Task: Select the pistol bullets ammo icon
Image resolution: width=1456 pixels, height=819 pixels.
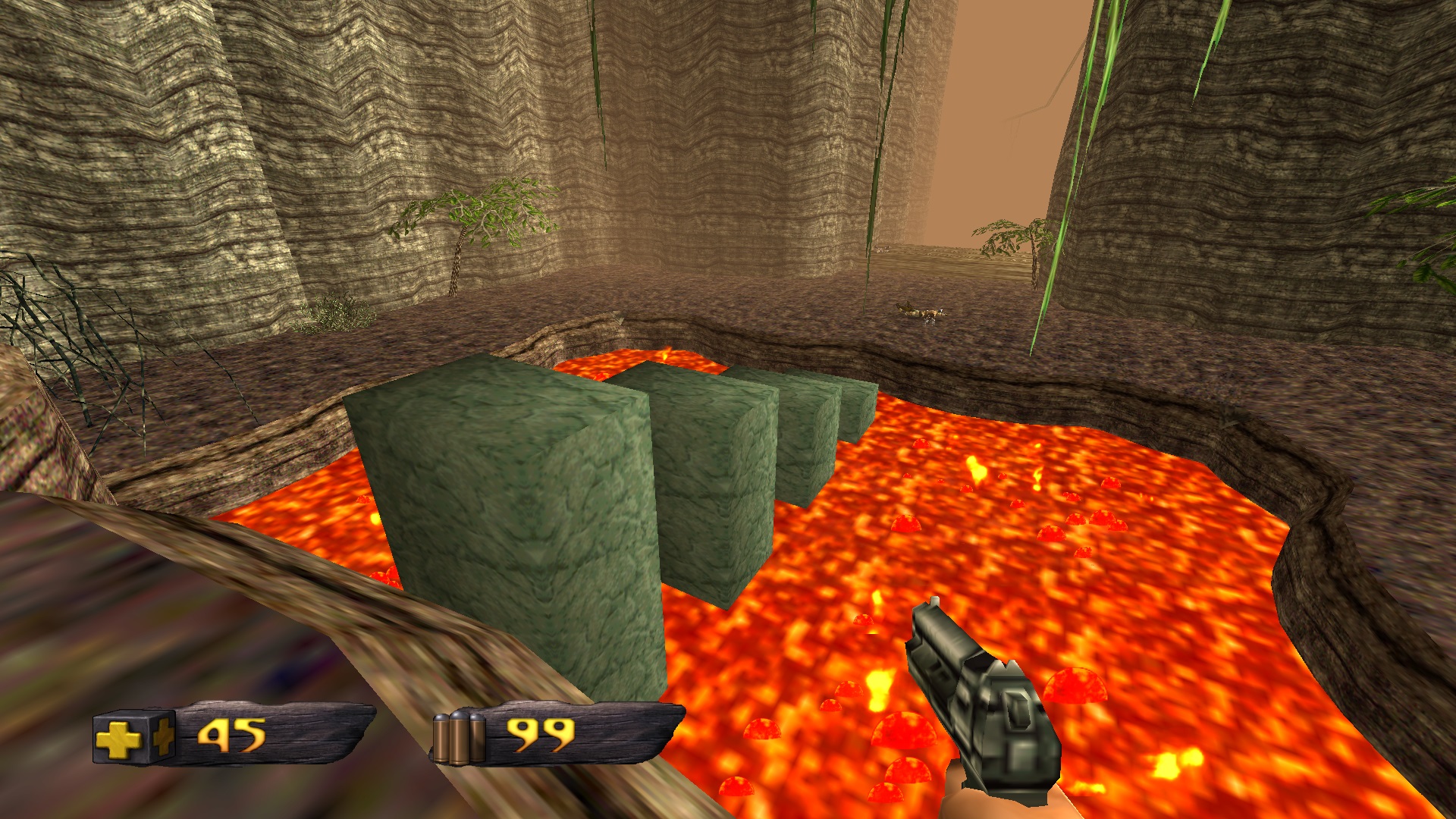Action: (459, 737)
